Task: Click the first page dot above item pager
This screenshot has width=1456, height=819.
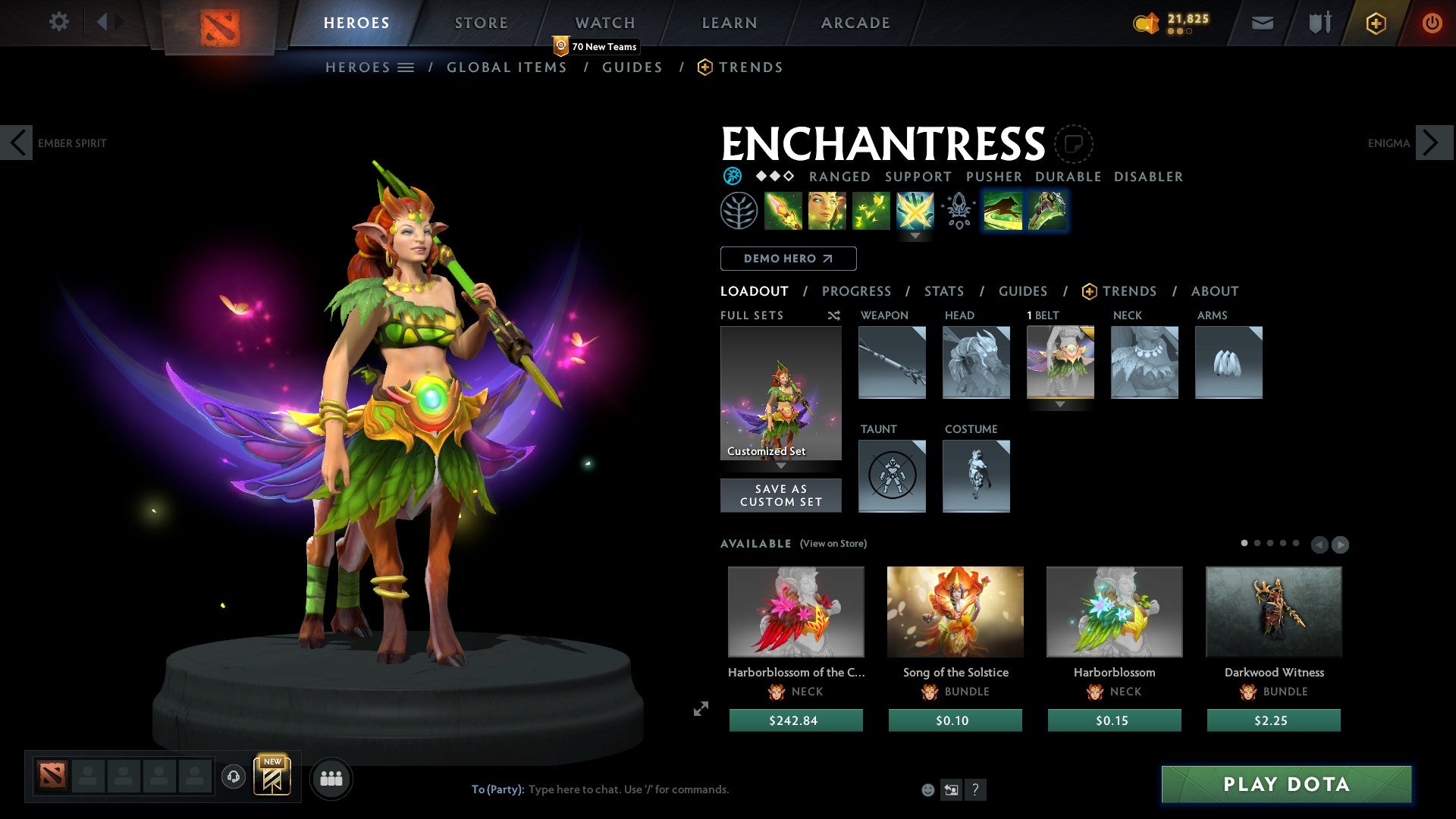Action: 1244,543
